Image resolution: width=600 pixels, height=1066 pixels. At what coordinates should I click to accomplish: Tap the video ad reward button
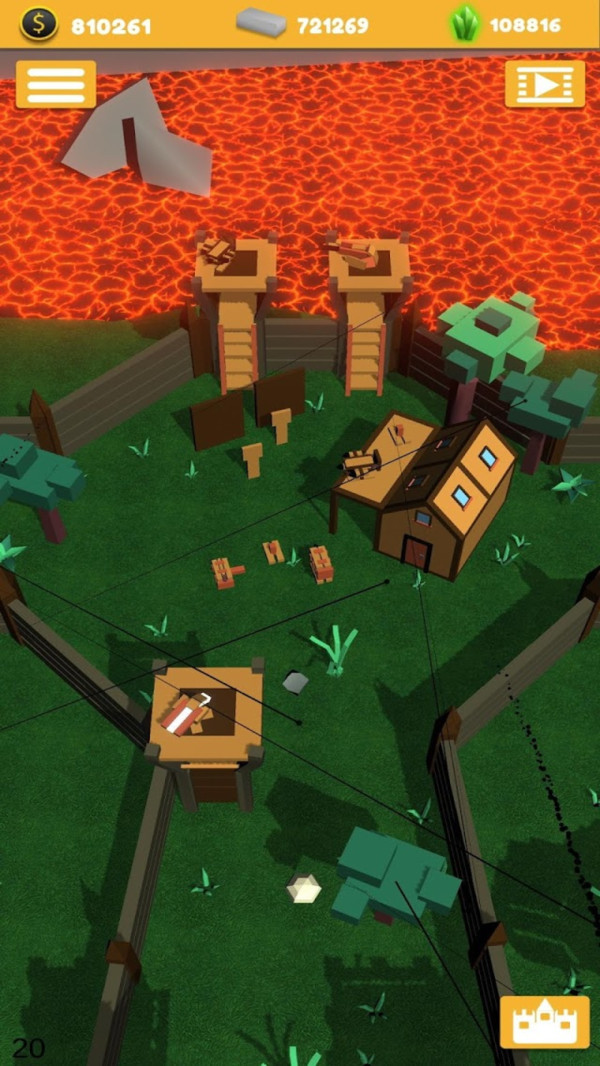click(544, 85)
